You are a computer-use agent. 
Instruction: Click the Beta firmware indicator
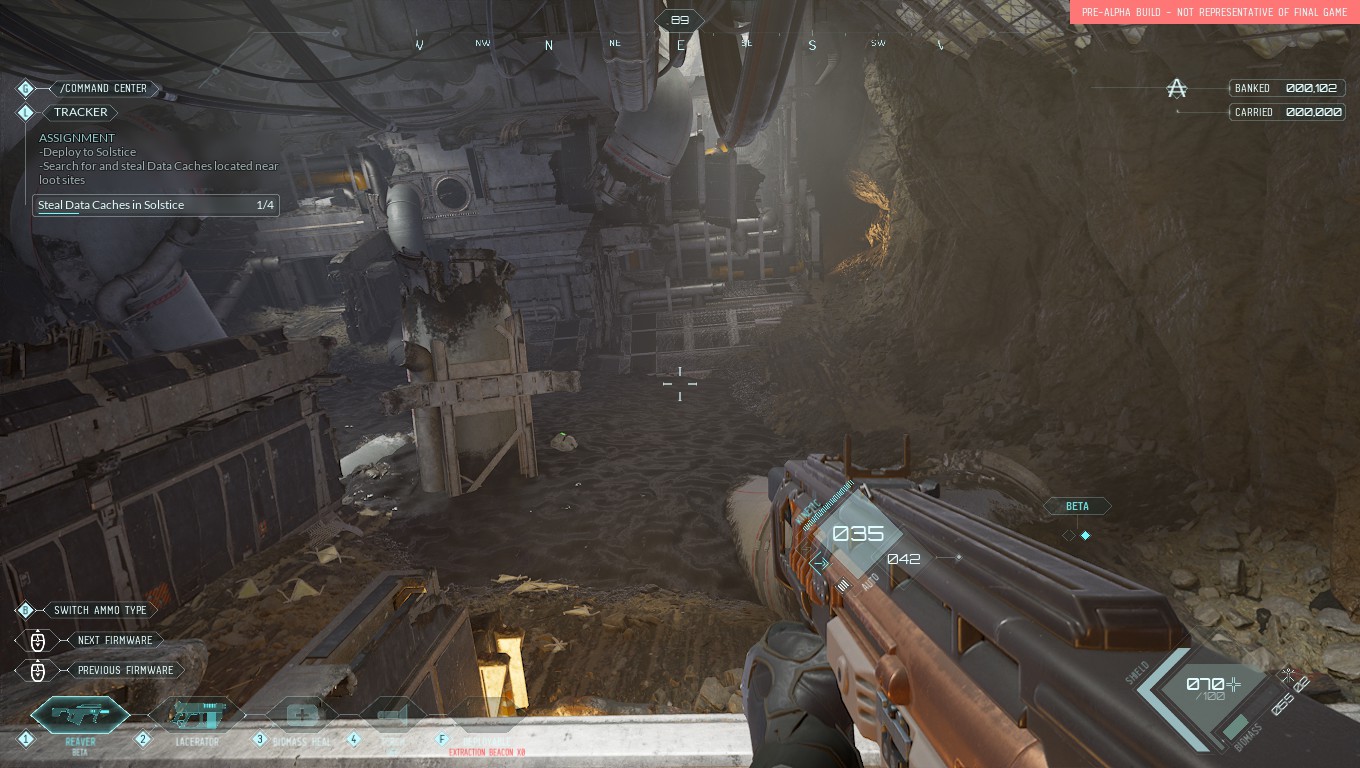coord(1077,506)
